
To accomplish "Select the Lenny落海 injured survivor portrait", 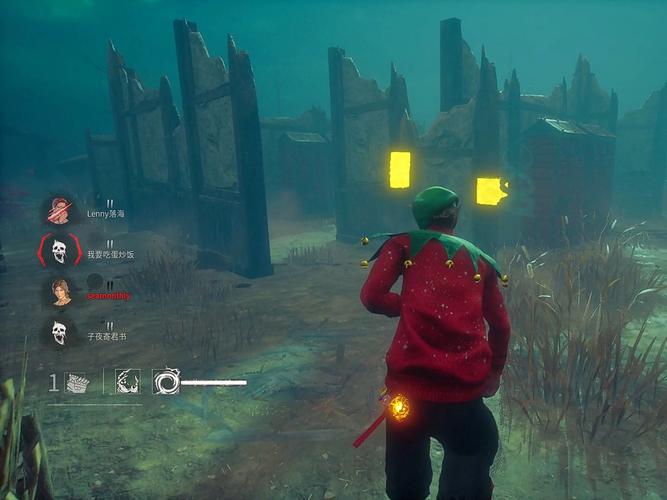I will coord(60,211).
